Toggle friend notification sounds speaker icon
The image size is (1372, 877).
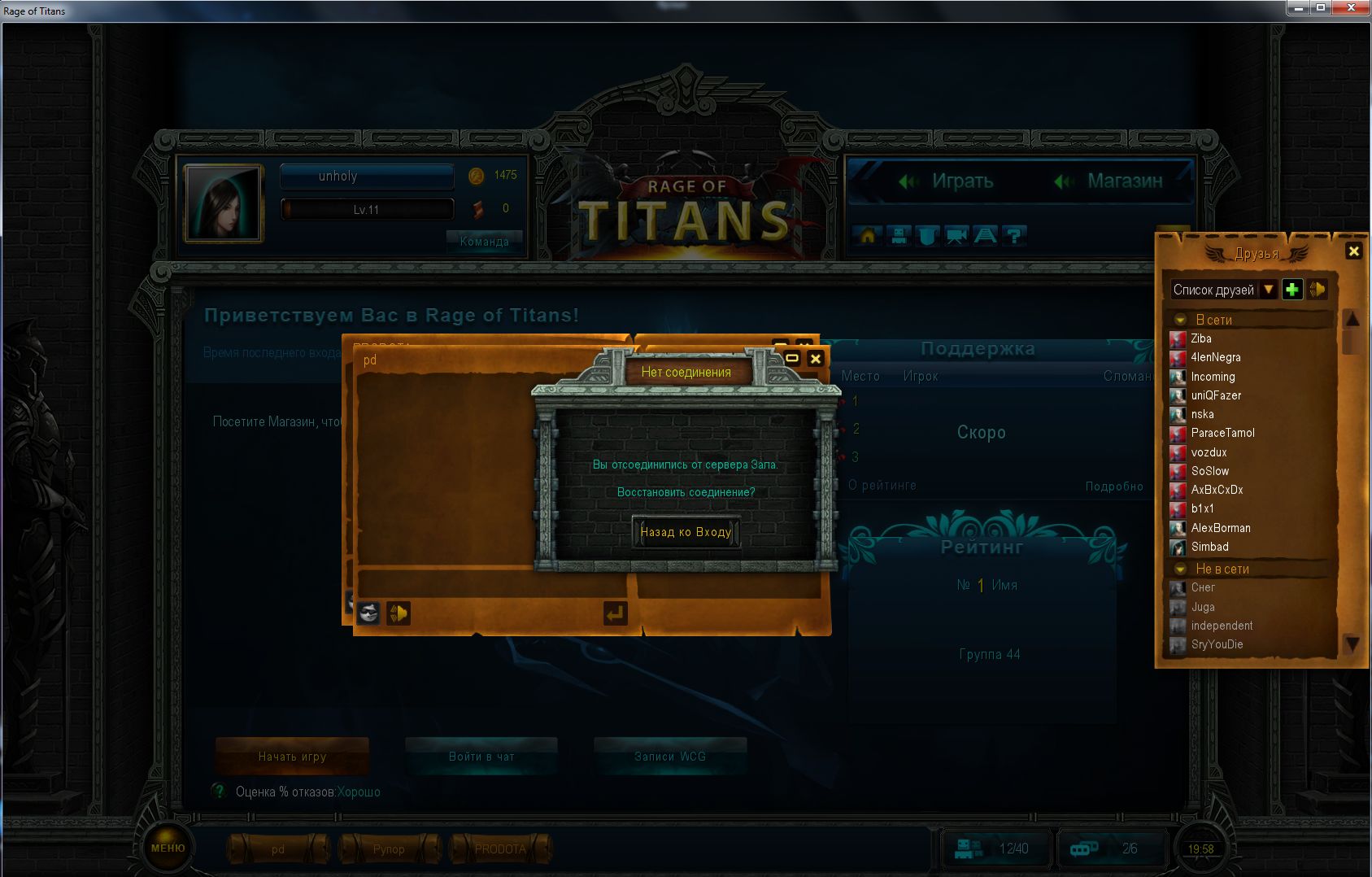tap(1318, 289)
